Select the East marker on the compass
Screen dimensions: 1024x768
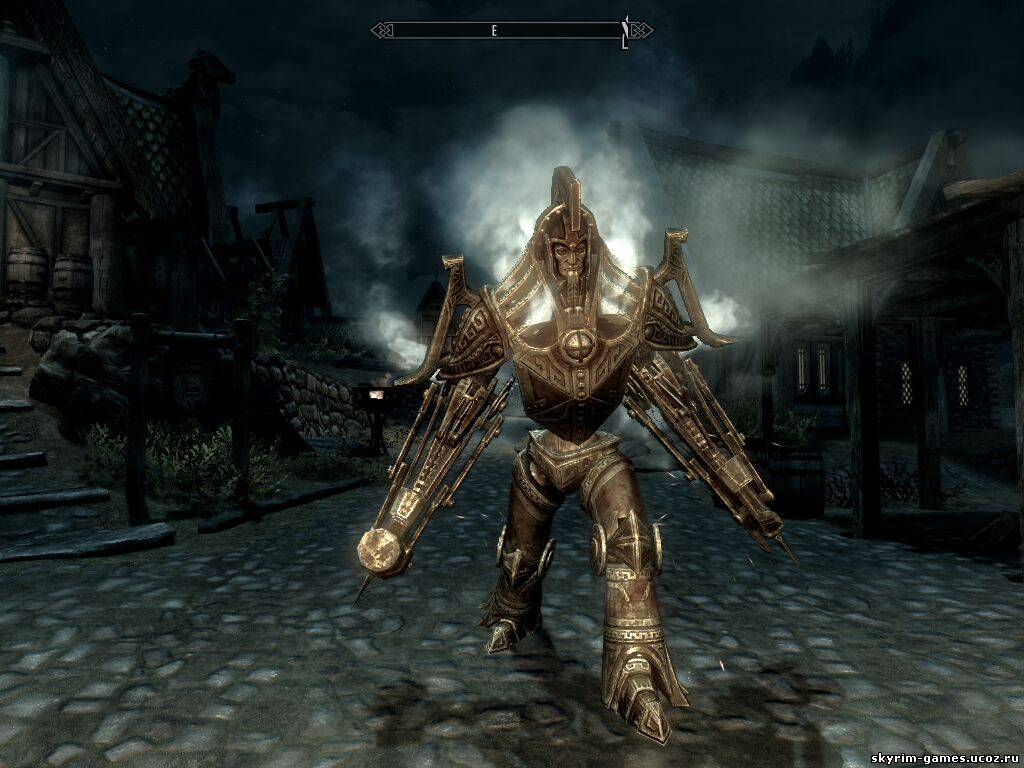[493, 31]
